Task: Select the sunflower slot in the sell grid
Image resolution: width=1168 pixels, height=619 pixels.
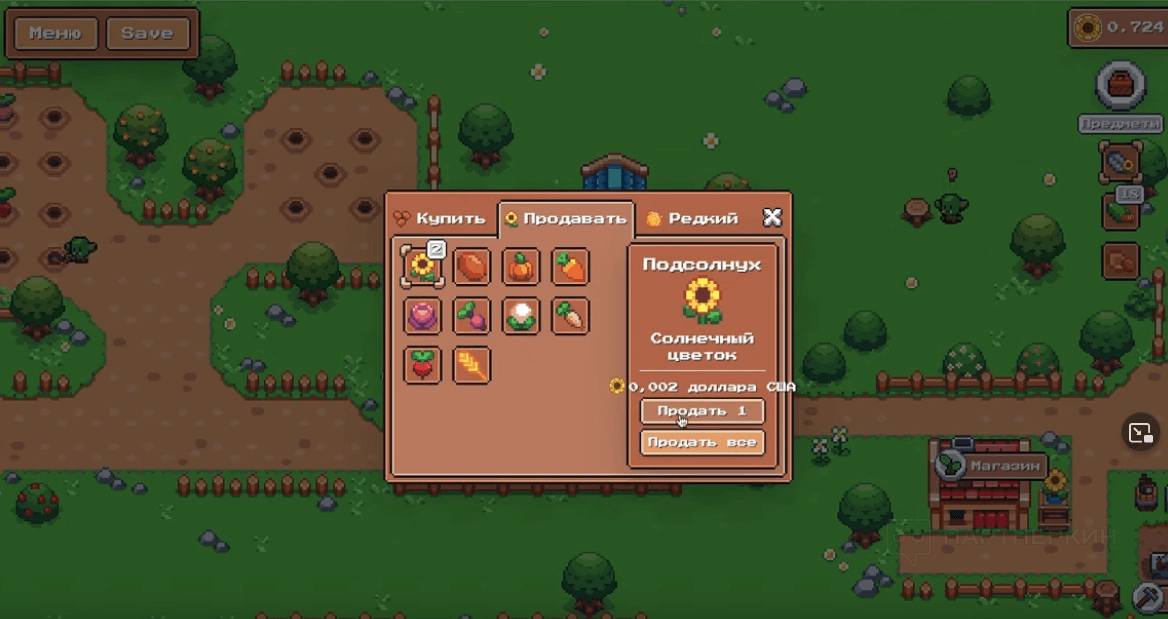Action: (x=422, y=267)
